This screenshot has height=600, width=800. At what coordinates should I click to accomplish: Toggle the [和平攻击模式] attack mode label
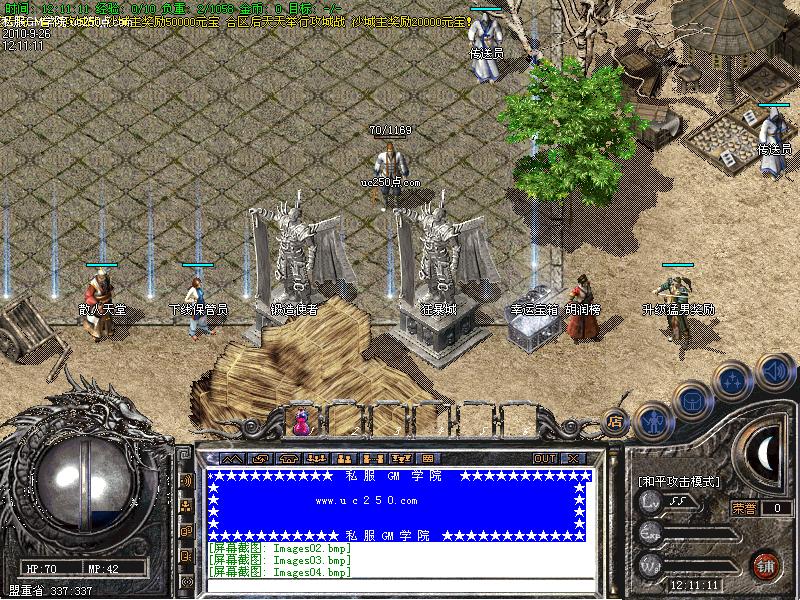coord(679,482)
